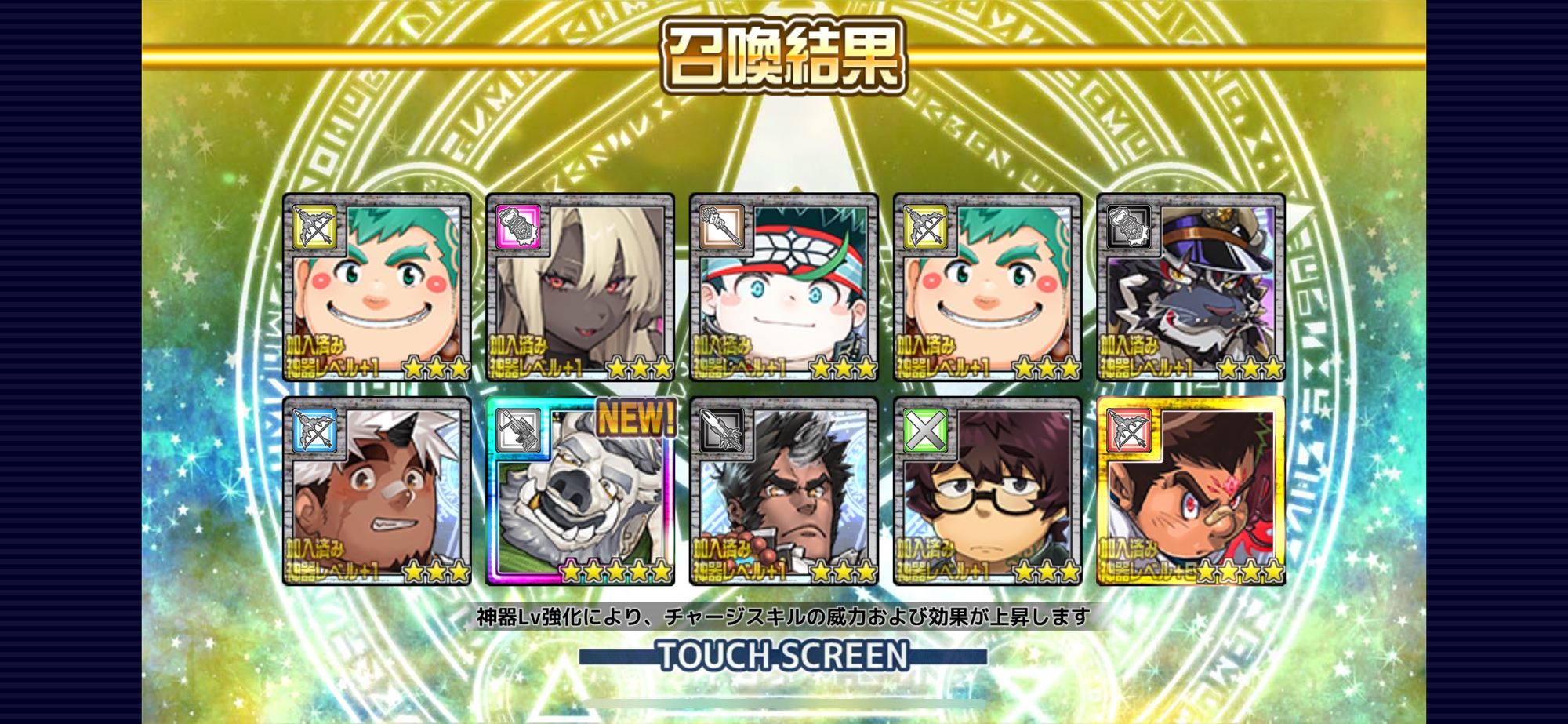Select the blonde dark-skinned woman card
The height and width of the screenshot is (724, 1568).
(x=580, y=287)
